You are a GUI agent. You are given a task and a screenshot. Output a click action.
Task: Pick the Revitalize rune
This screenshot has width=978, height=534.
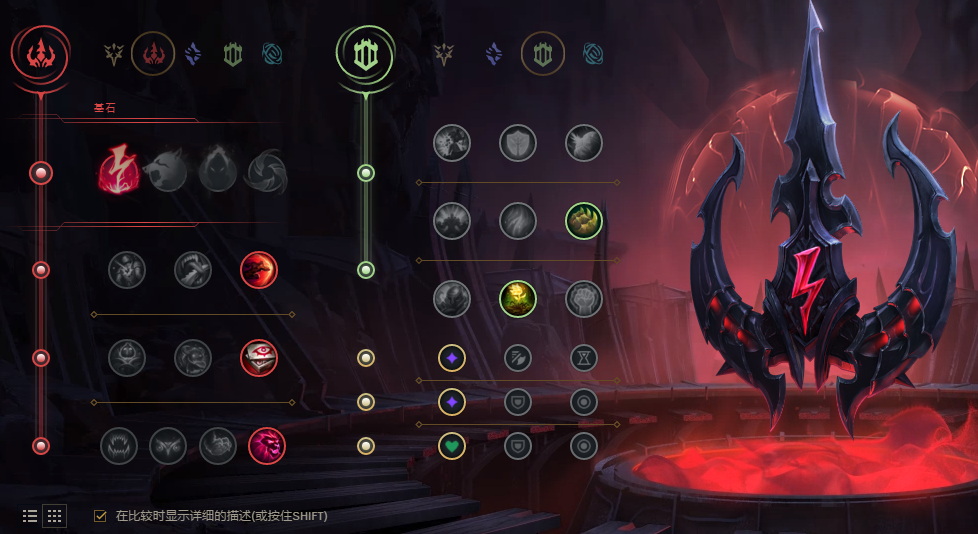(518, 297)
